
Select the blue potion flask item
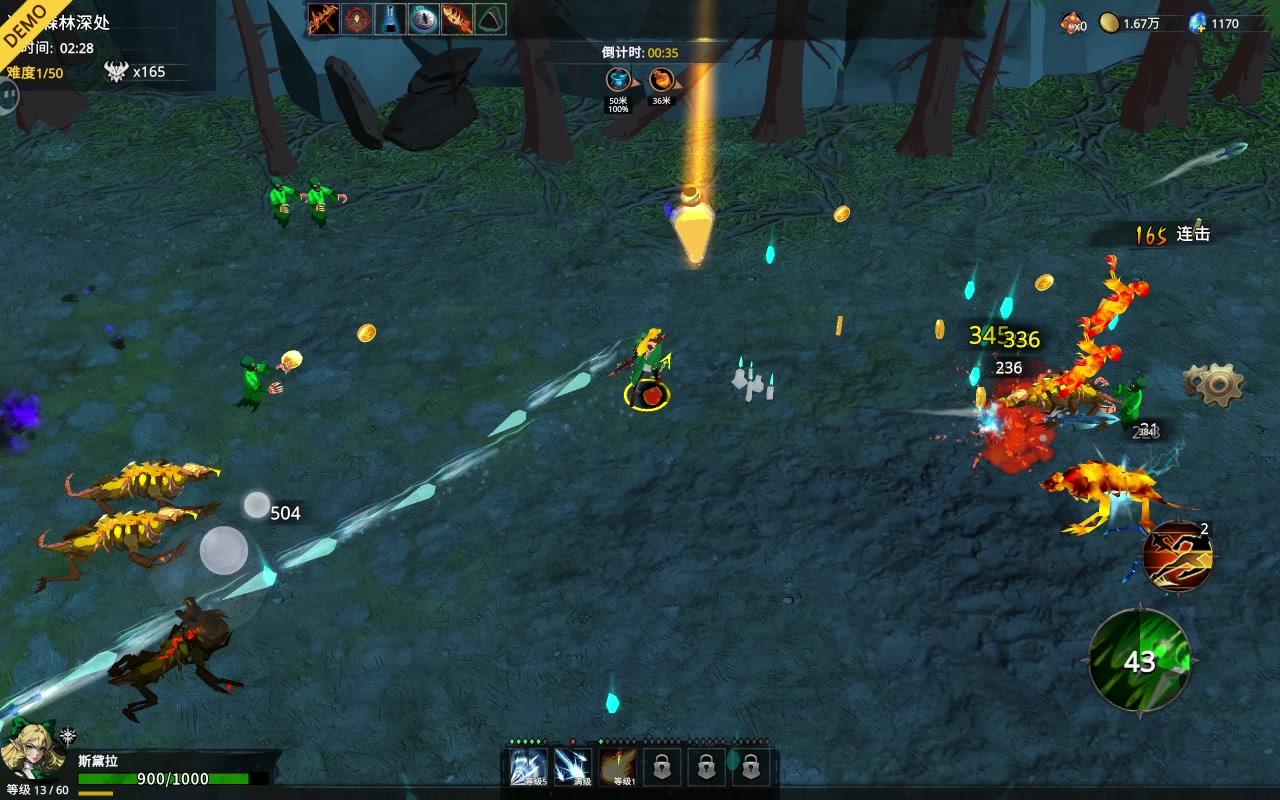click(x=390, y=19)
